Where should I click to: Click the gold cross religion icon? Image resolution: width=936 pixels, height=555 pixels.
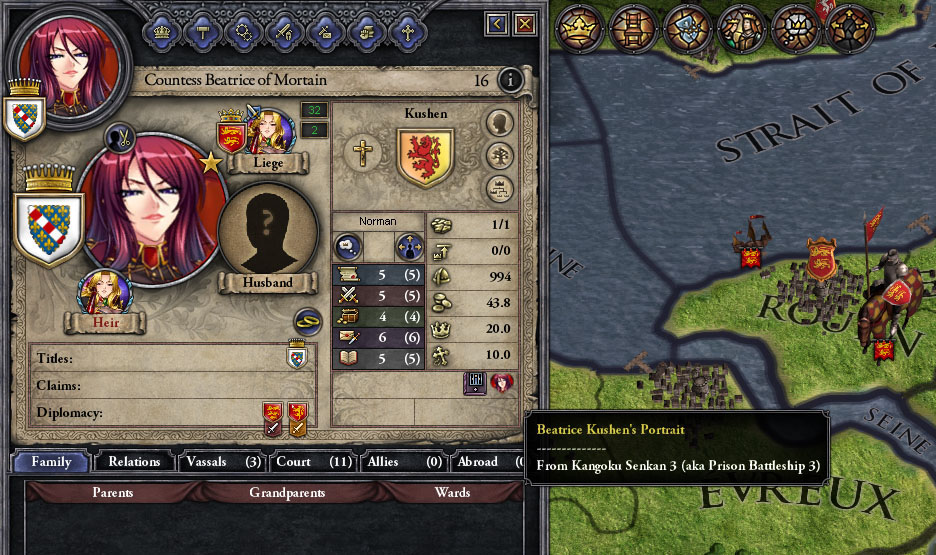pos(363,153)
